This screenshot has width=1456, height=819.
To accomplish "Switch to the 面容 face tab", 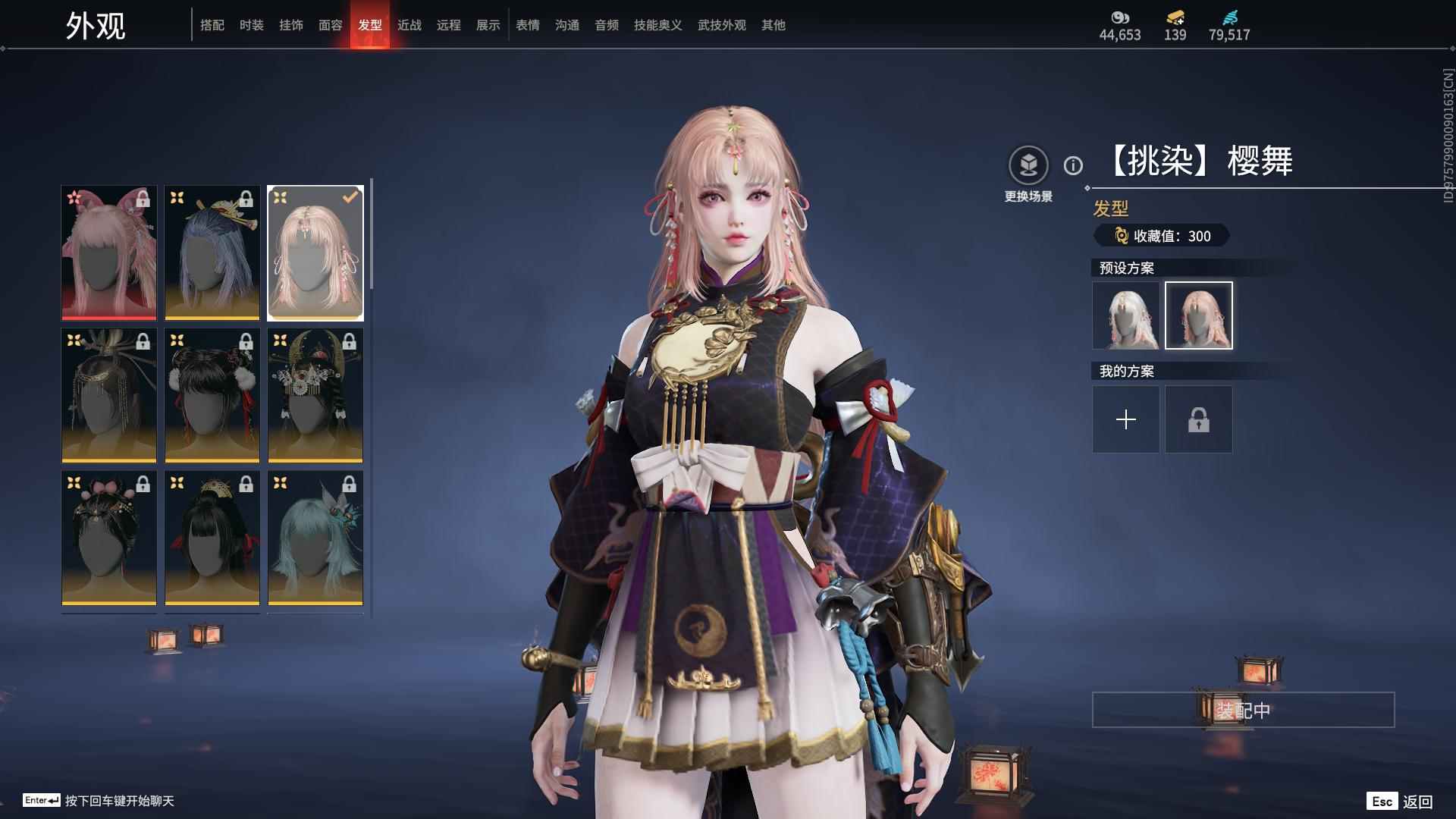I will point(331,25).
